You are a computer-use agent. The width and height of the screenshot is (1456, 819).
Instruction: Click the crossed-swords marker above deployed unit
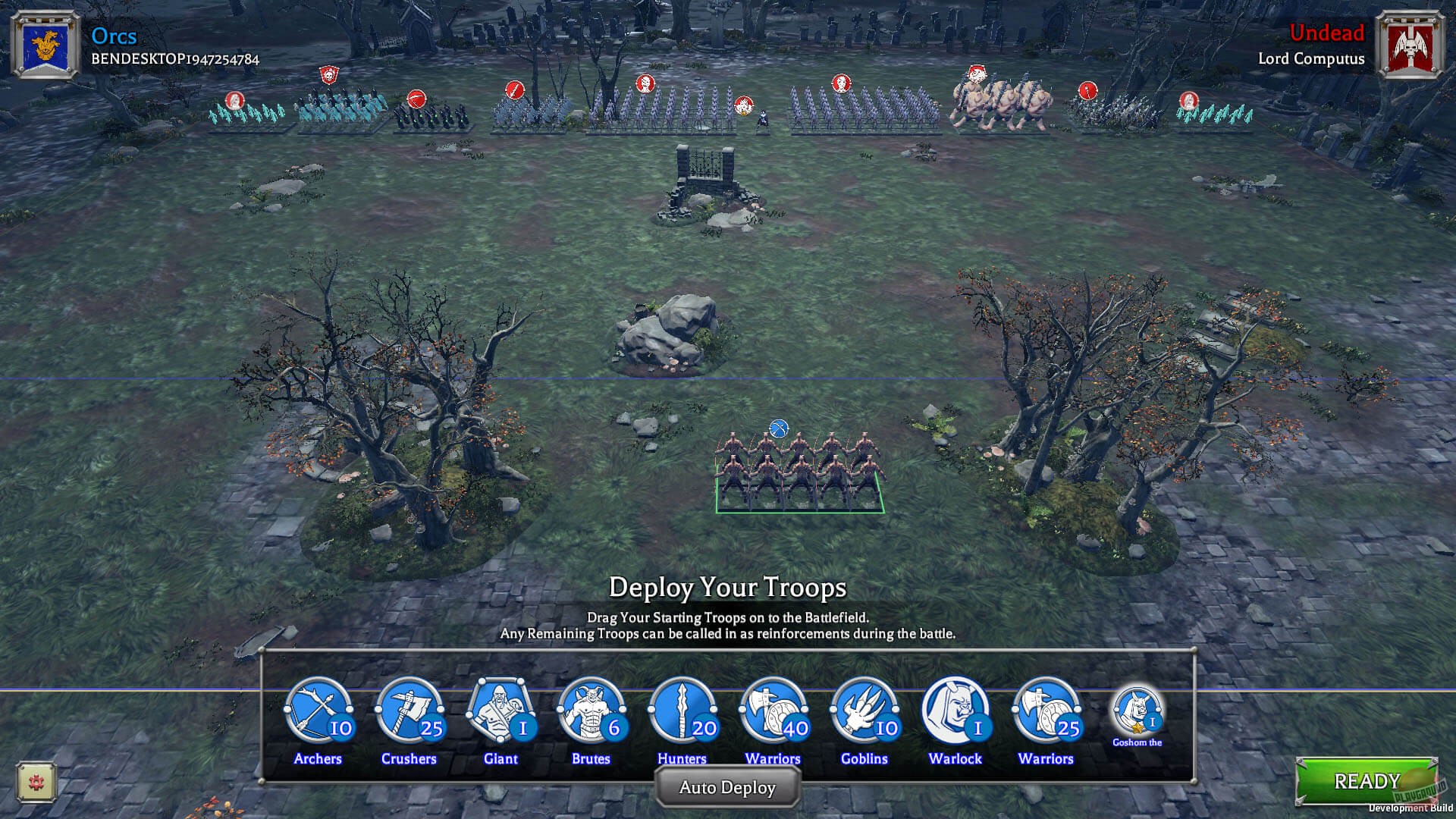point(778,427)
